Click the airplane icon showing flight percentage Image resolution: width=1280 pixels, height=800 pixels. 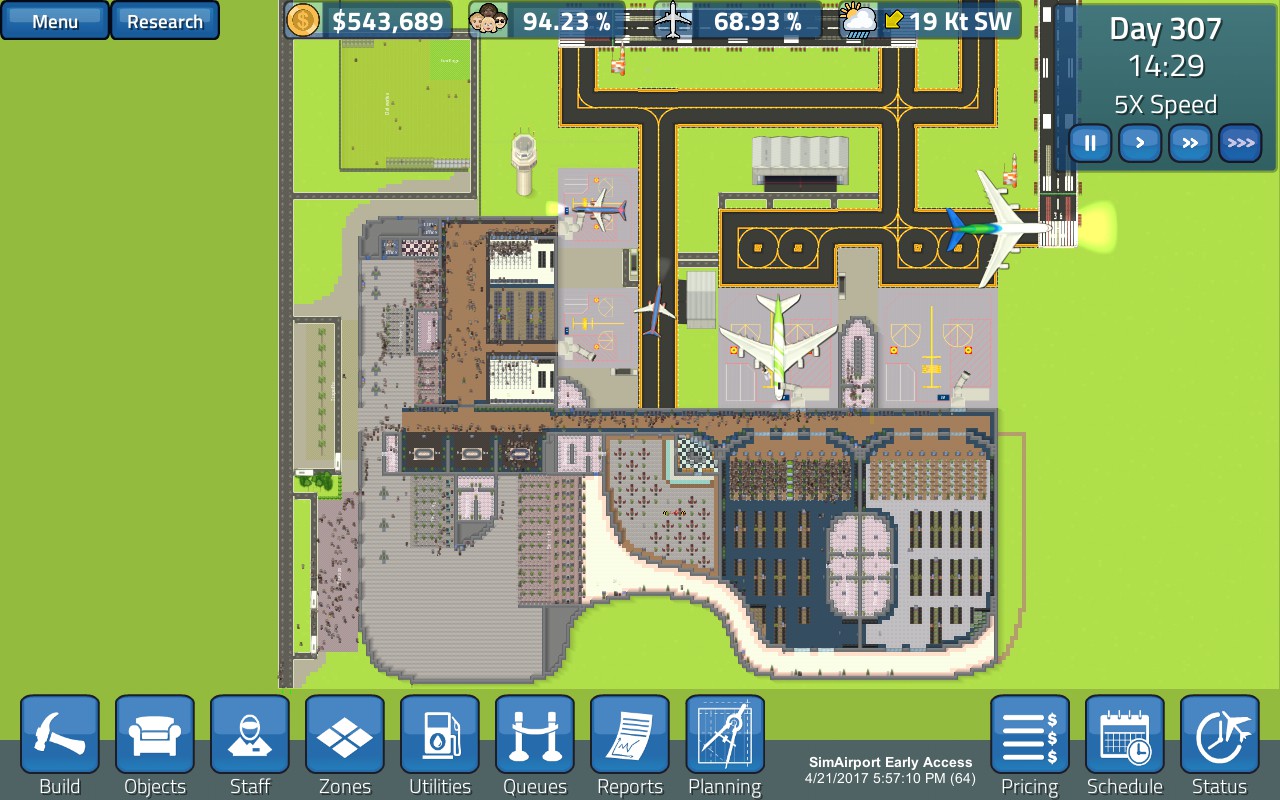673,19
